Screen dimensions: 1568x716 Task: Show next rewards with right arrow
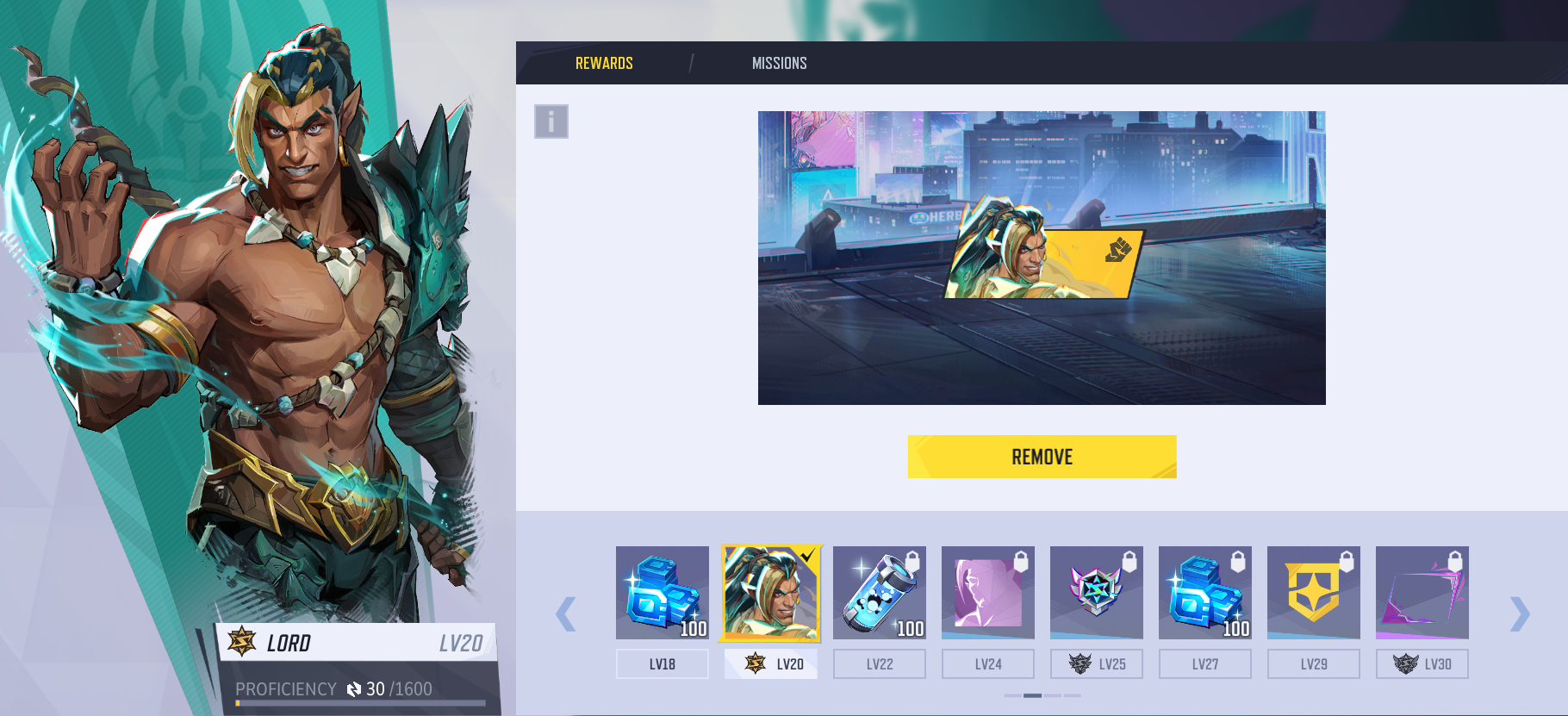(x=1520, y=613)
